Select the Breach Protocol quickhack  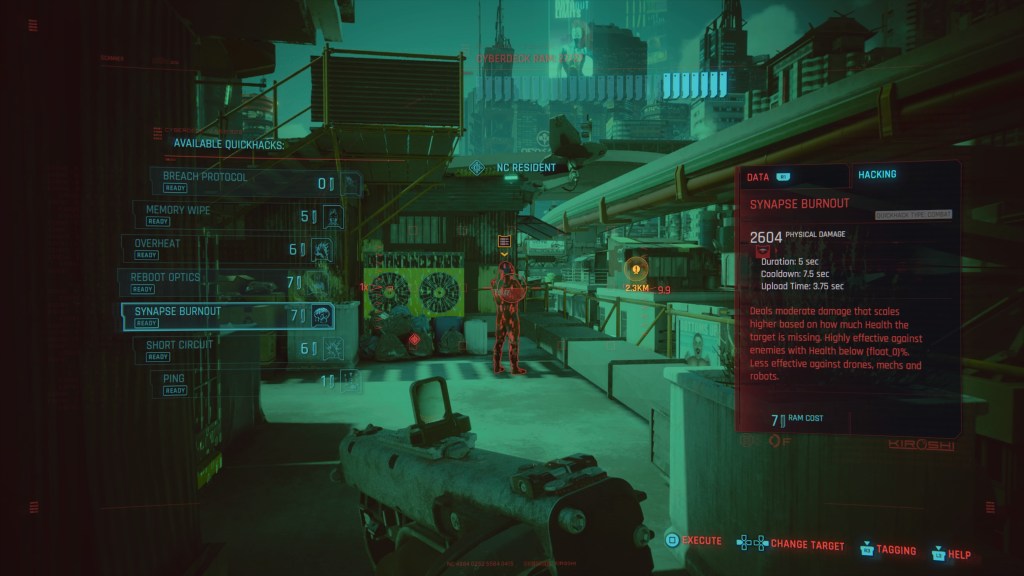(x=250, y=182)
